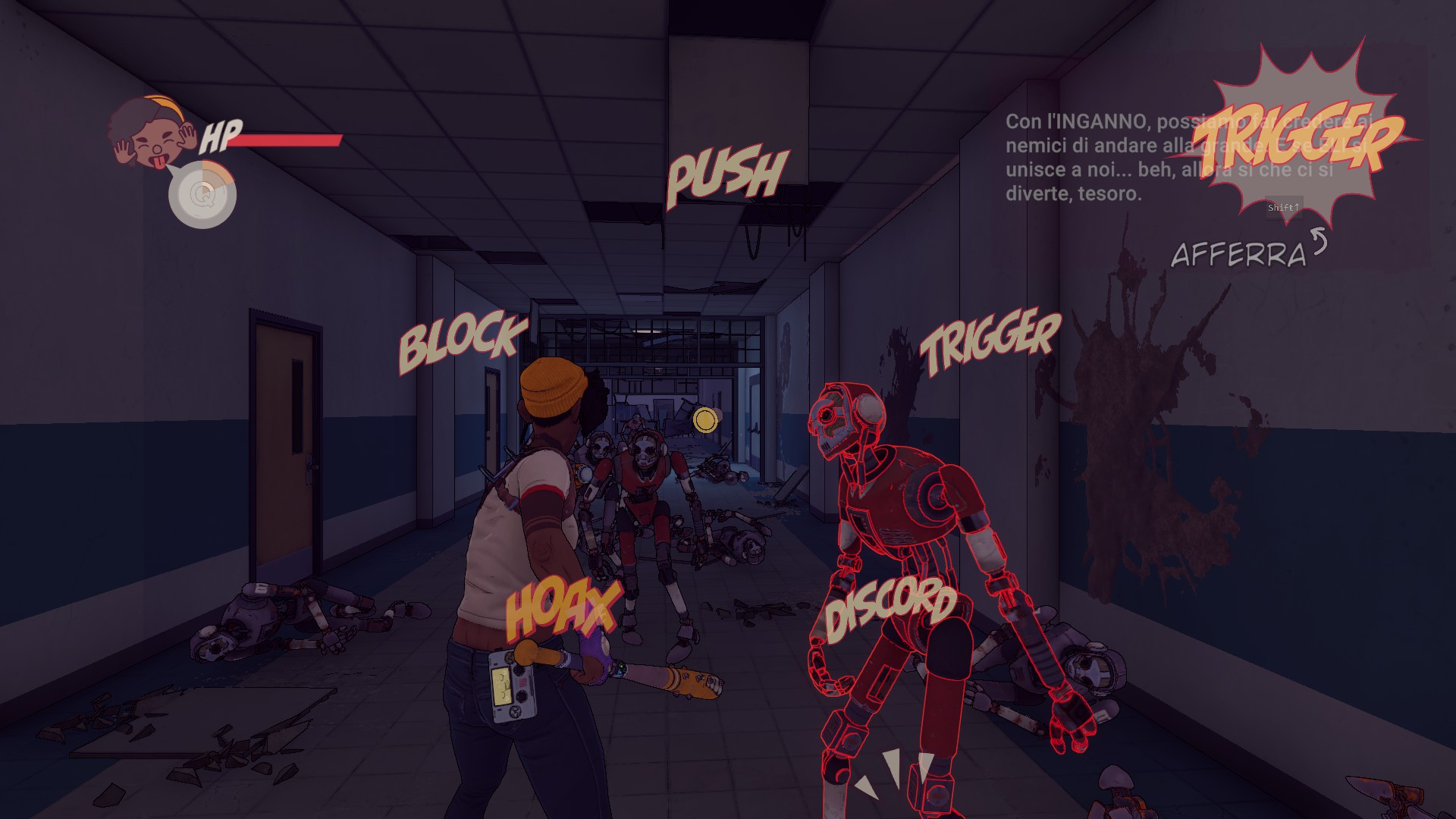1456x819 pixels.
Task: Click the round Q ability cooldown icon
Action: coord(202,194)
